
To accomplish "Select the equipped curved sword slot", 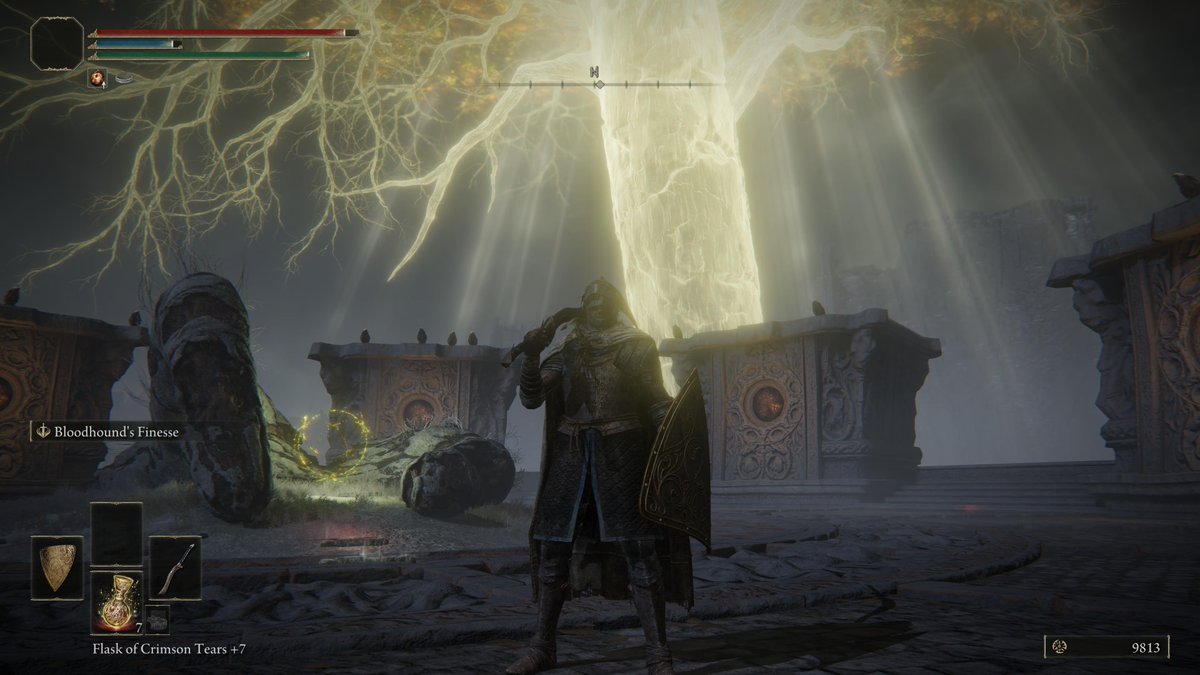I will (x=175, y=568).
